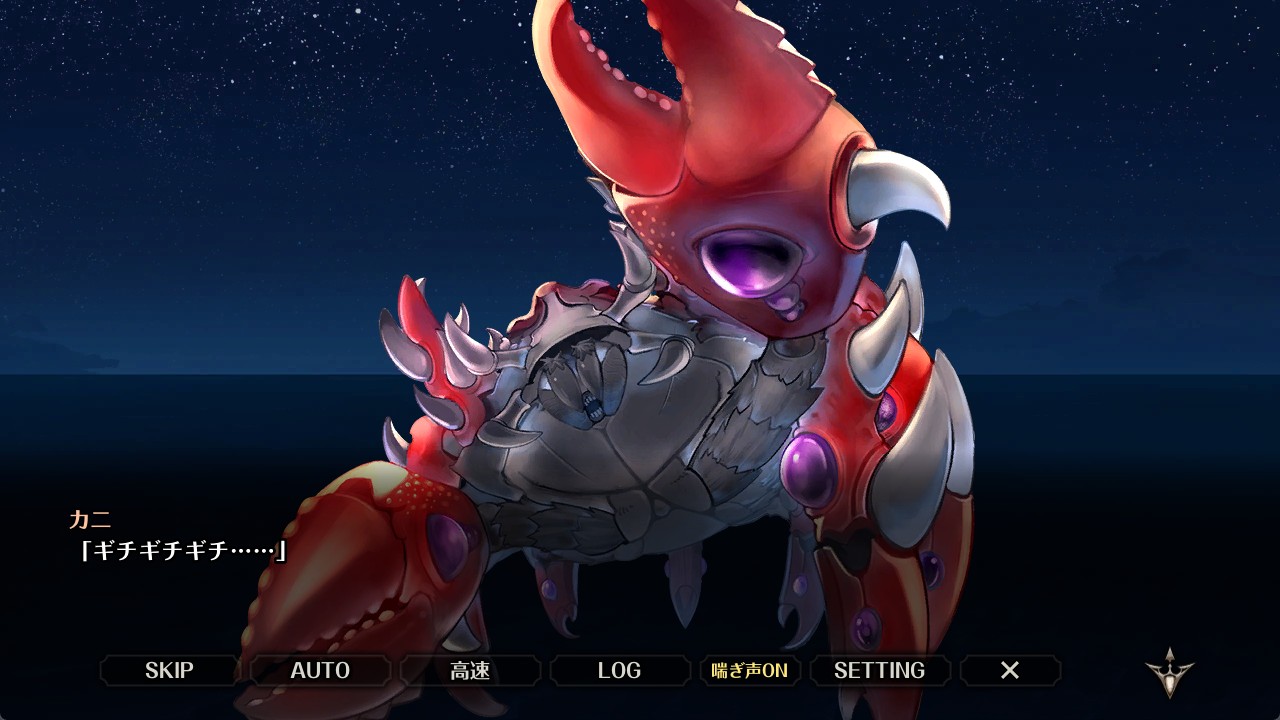Turn on 高速 fast-forward mode

pyautogui.click(x=470, y=670)
